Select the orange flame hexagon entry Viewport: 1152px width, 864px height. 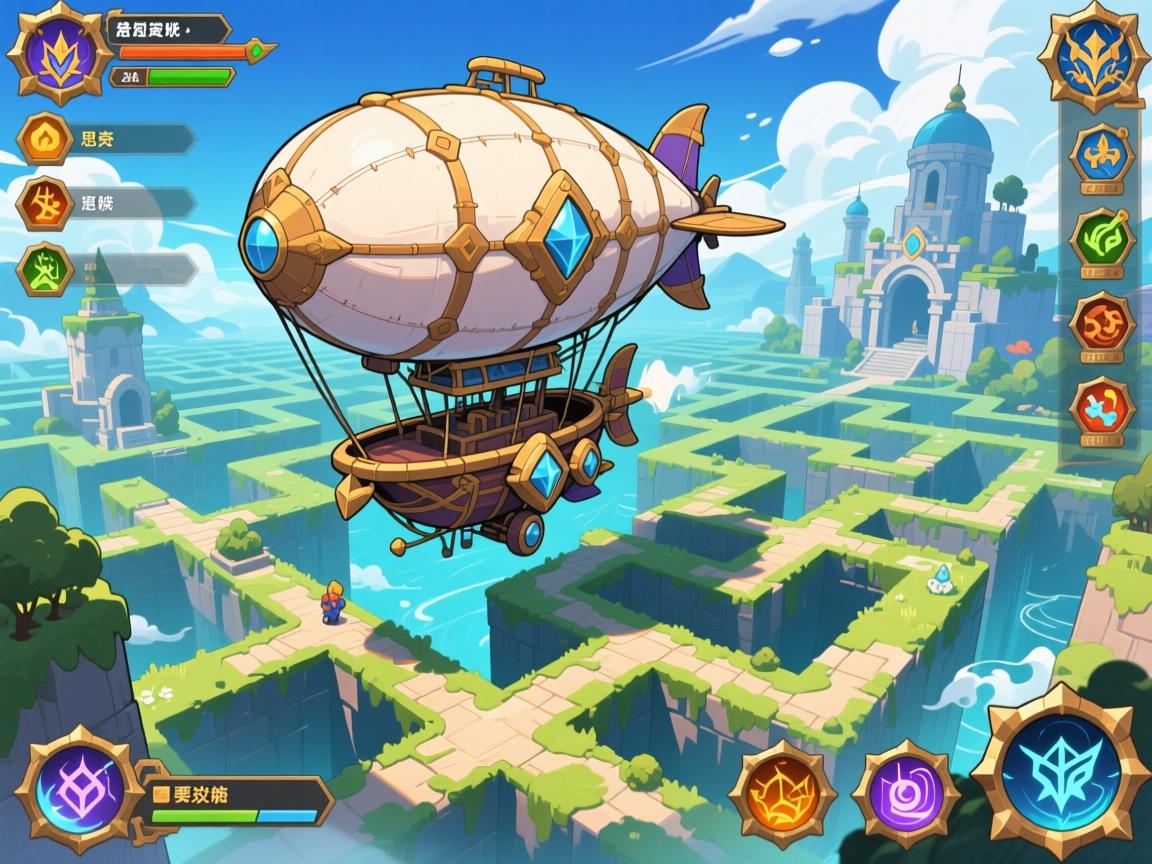(45, 138)
